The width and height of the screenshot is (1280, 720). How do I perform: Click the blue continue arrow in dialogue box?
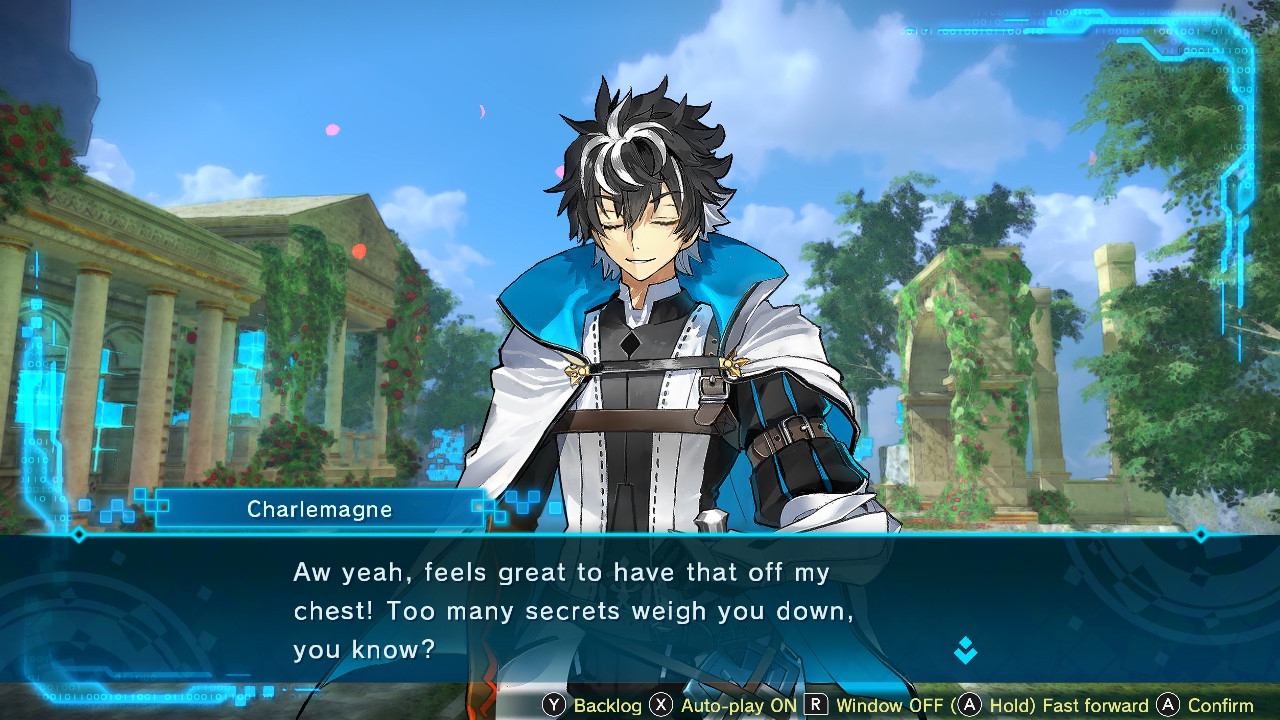point(965,651)
